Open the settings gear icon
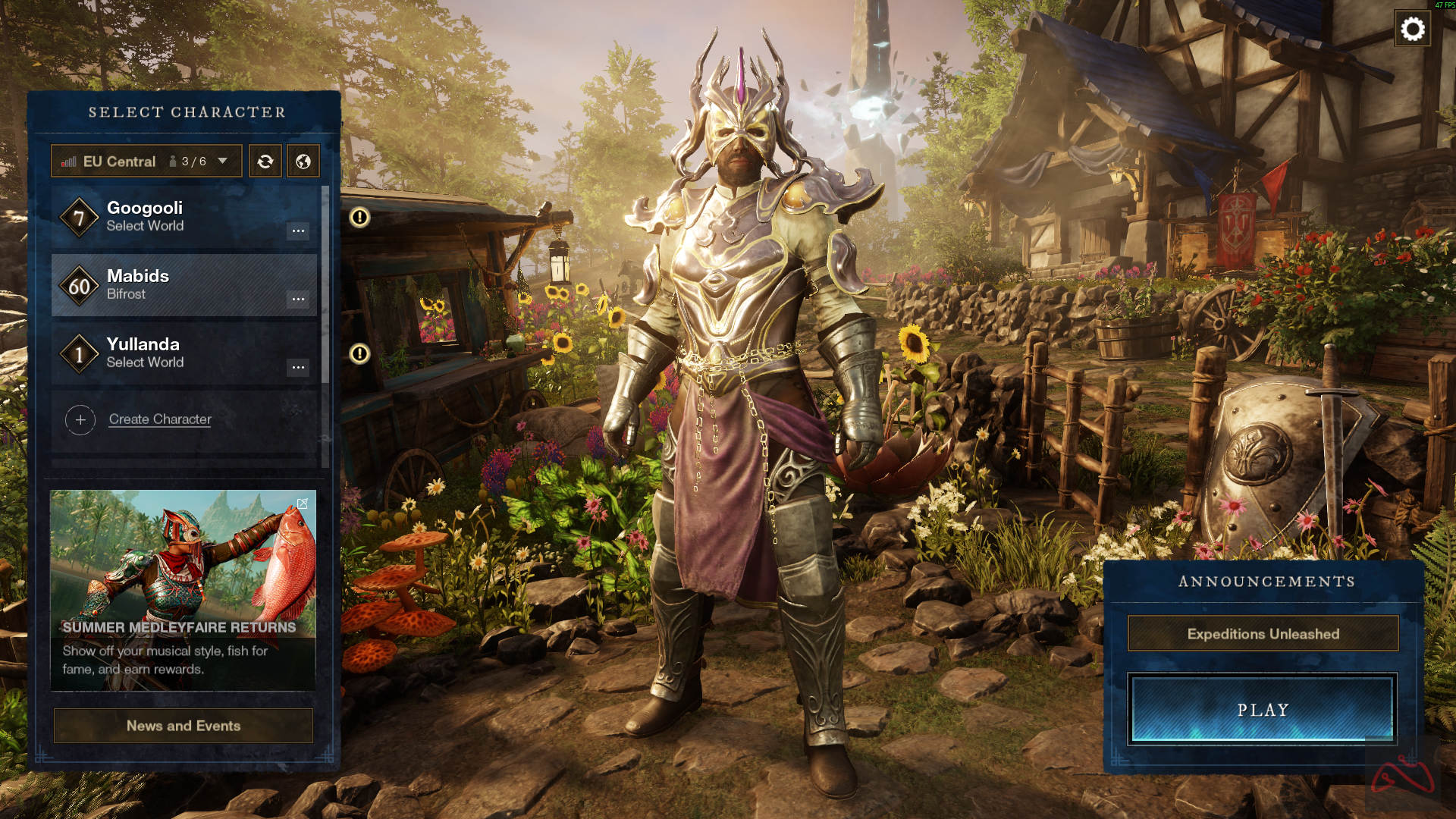1456x819 pixels. (x=1412, y=30)
